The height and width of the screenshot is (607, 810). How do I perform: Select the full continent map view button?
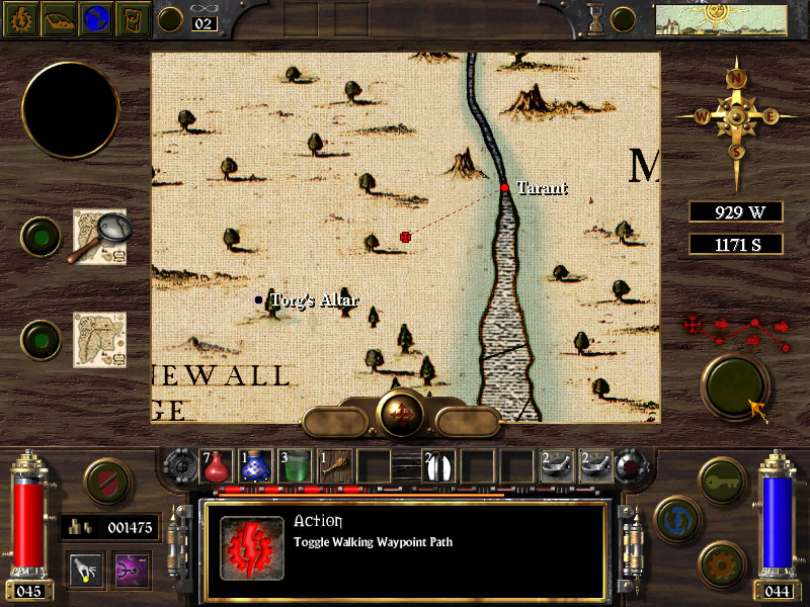point(99,340)
